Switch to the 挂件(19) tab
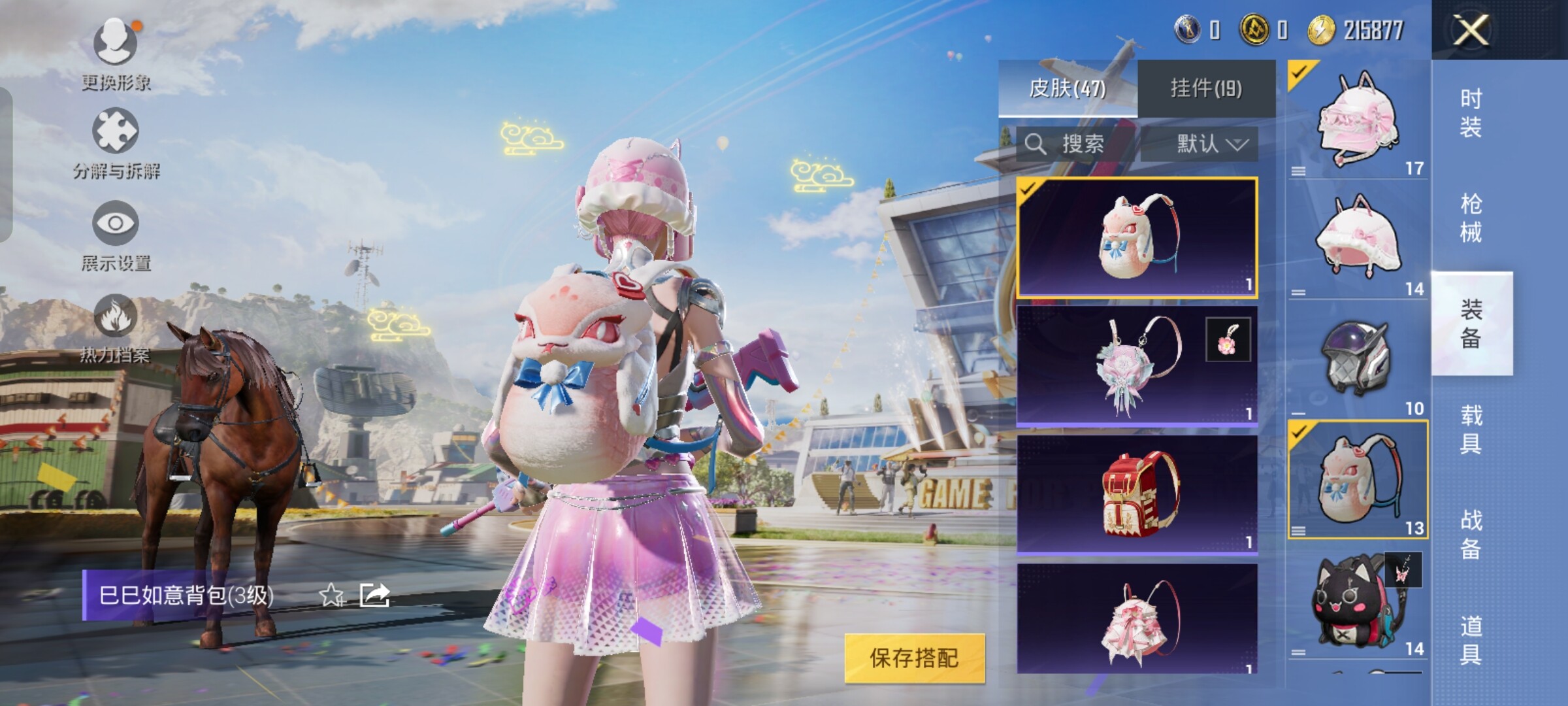Image resolution: width=1568 pixels, height=706 pixels. click(1206, 88)
